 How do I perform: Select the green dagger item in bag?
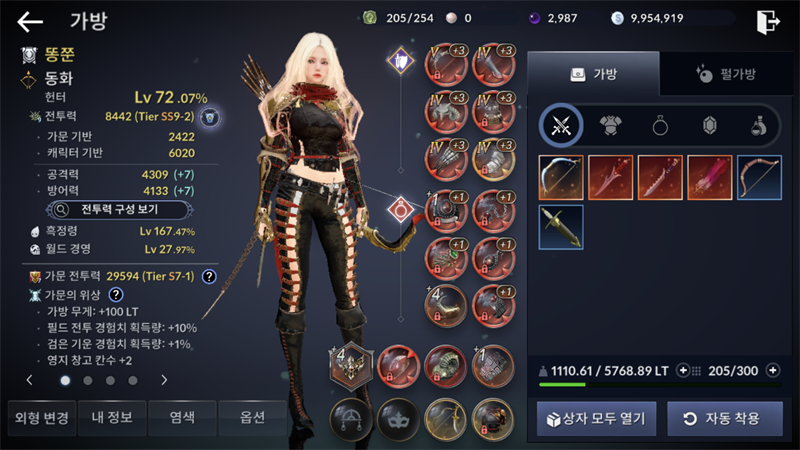tap(561, 227)
